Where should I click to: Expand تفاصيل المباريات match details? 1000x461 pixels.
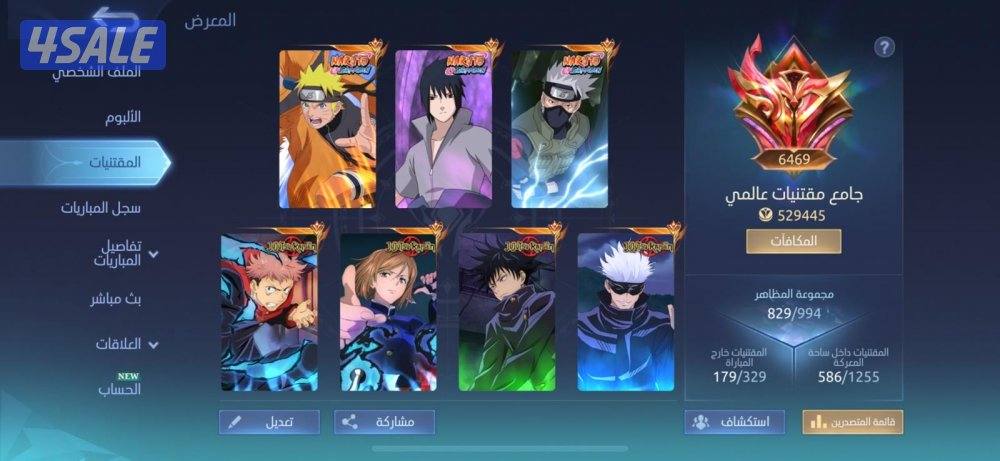119,253
